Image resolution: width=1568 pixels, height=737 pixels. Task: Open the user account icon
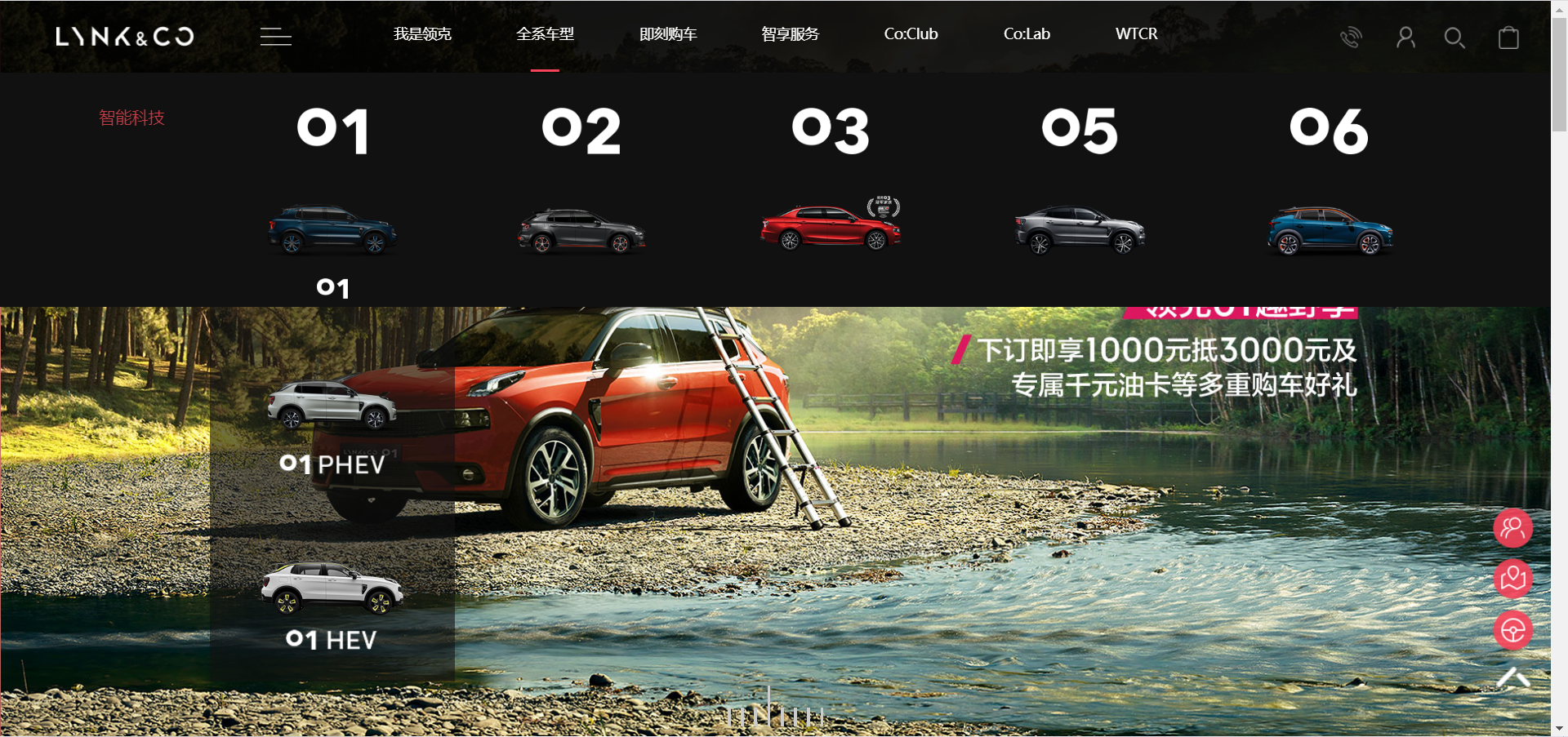1405,38
